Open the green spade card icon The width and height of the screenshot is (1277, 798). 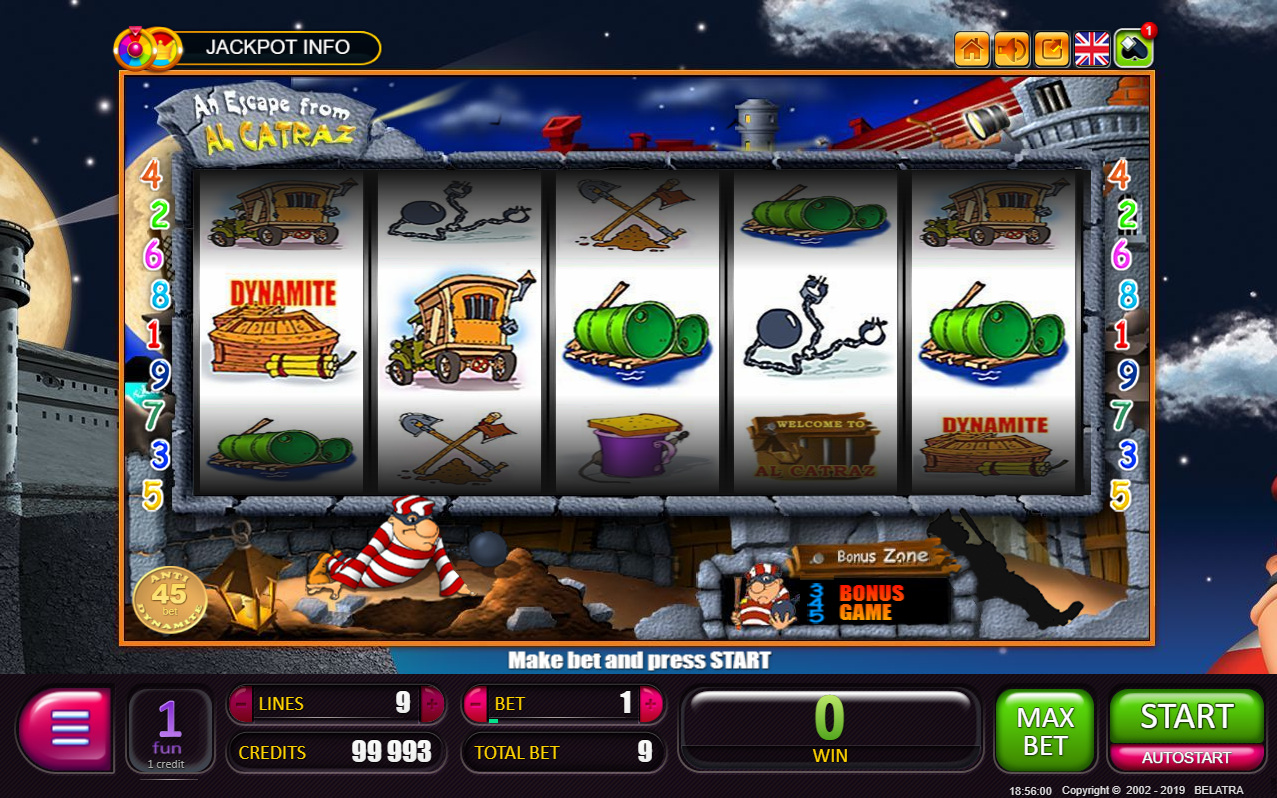[1133, 48]
